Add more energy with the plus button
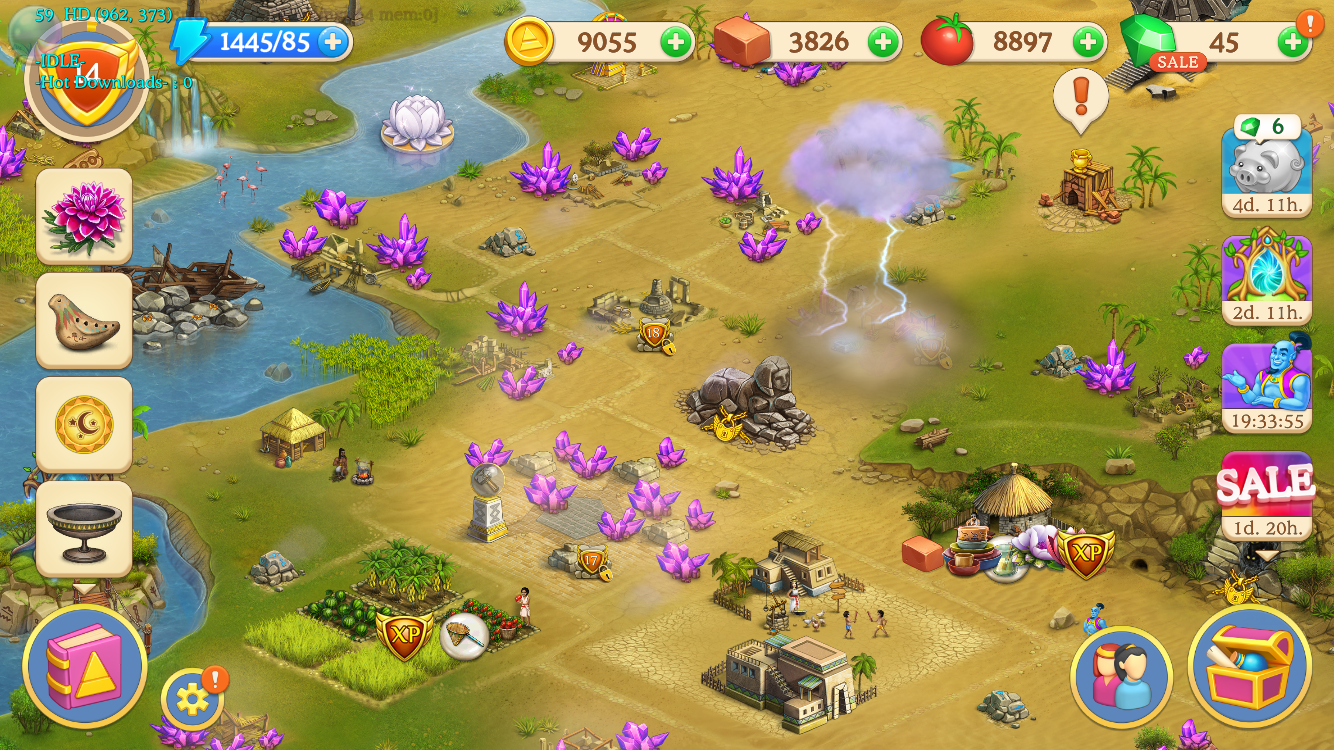This screenshot has height=750, width=1334. (333, 42)
